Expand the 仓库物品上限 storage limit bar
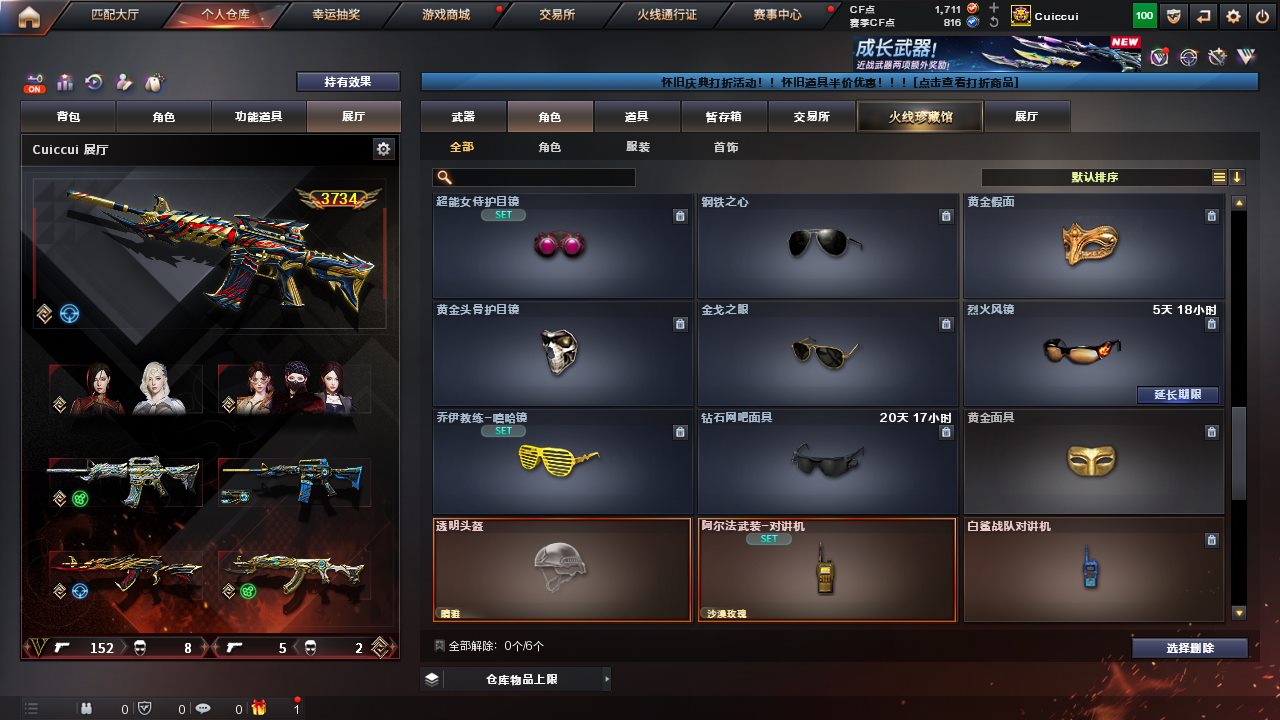Screen dimensions: 1280x720 click(x=515, y=679)
